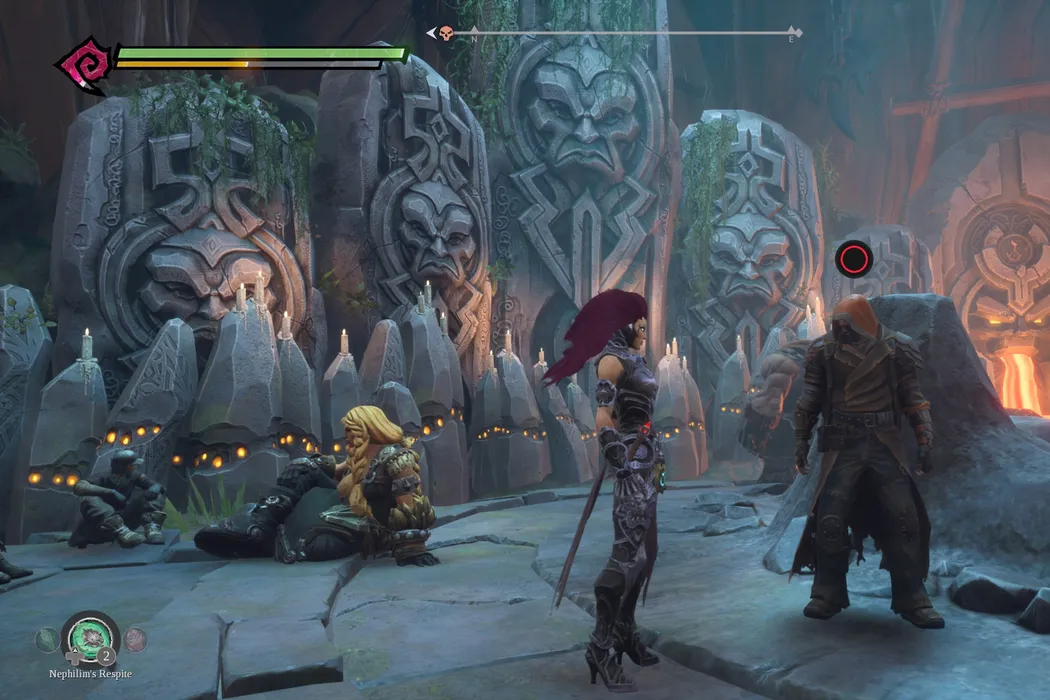Screen dimensions: 1050x700
Task: Choose the green leaf item slot
Action: pos(46,640)
